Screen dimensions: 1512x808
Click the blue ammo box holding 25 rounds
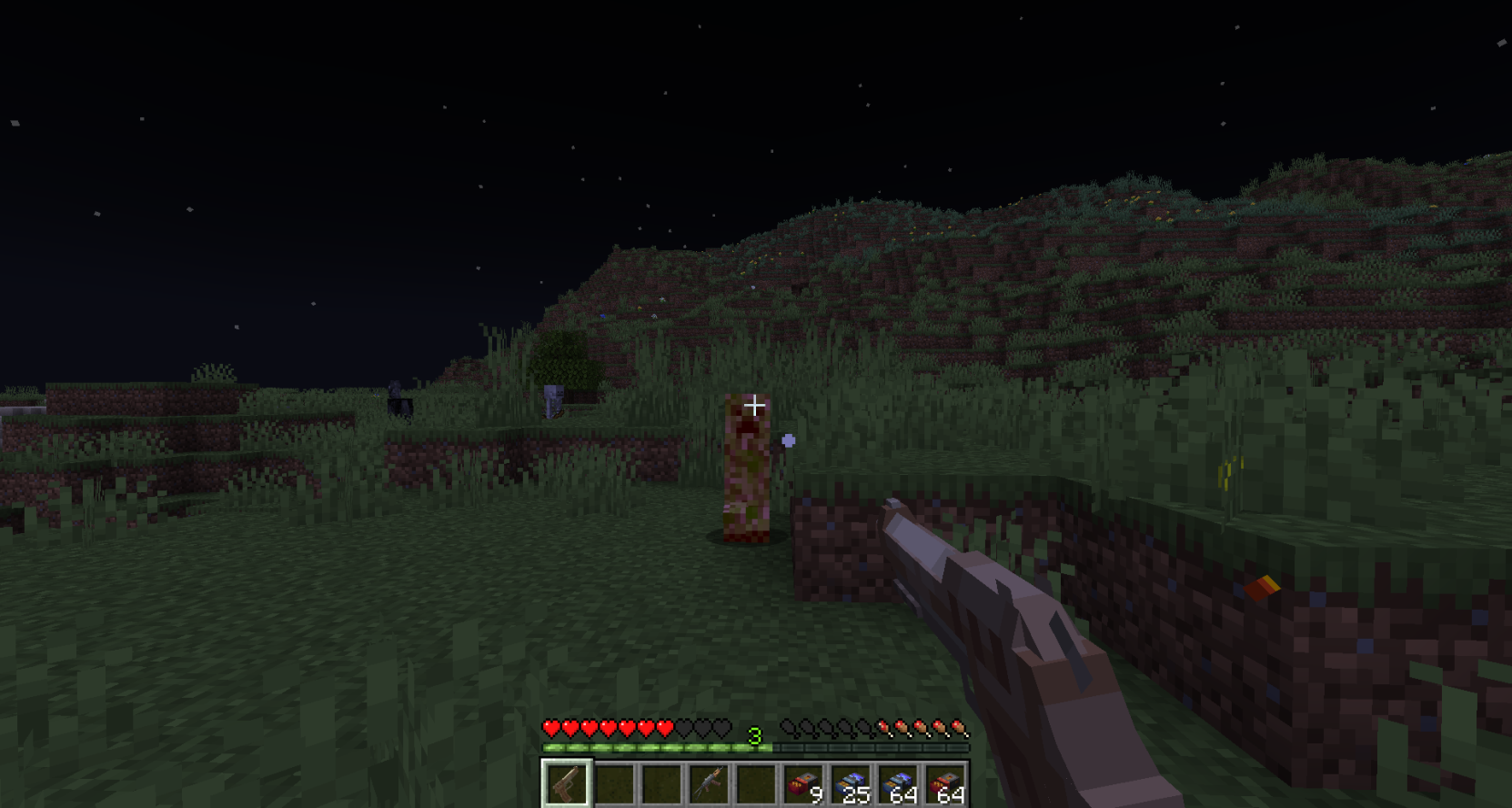point(852,783)
